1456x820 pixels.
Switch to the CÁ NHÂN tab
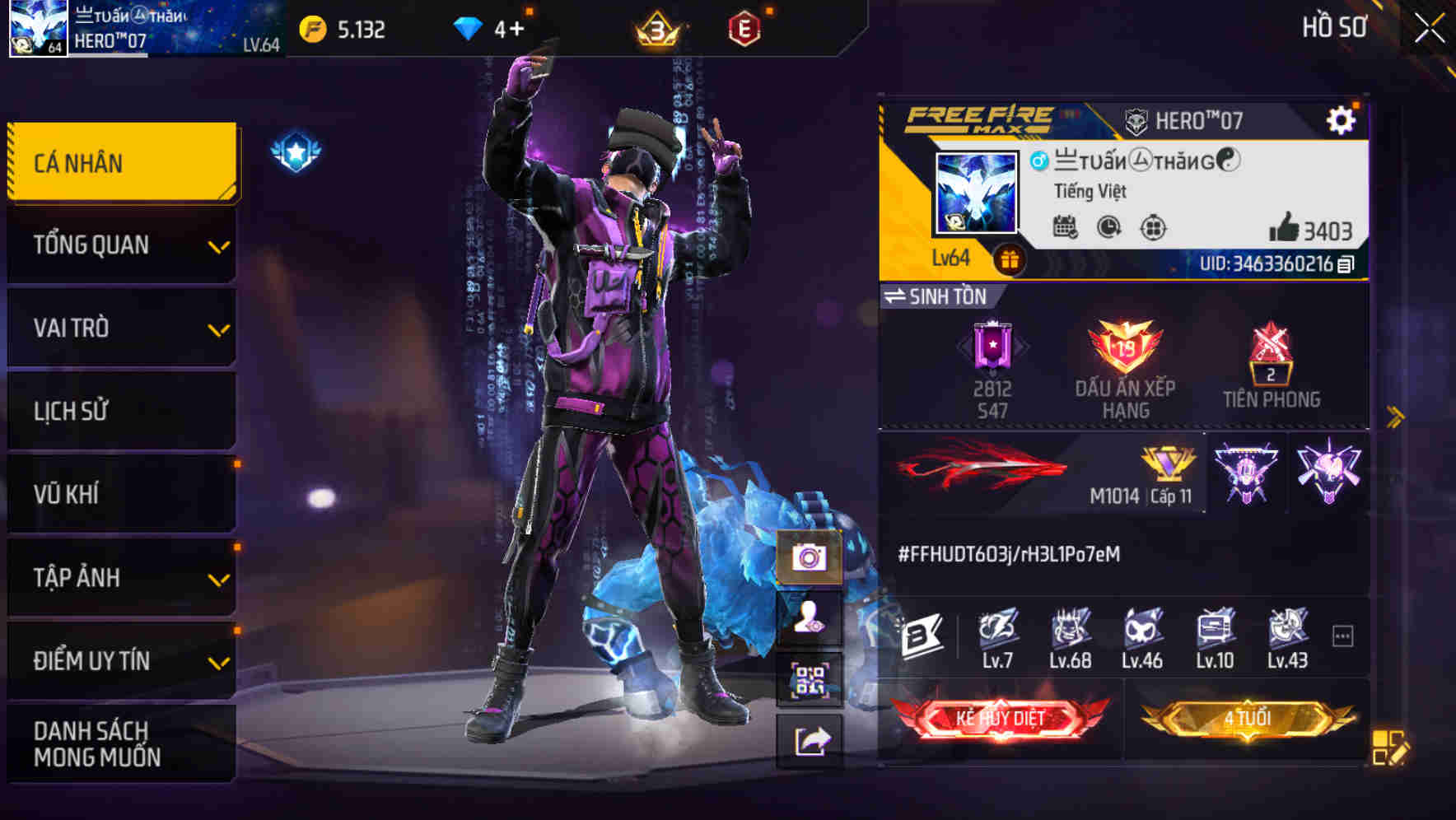point(120,162)
